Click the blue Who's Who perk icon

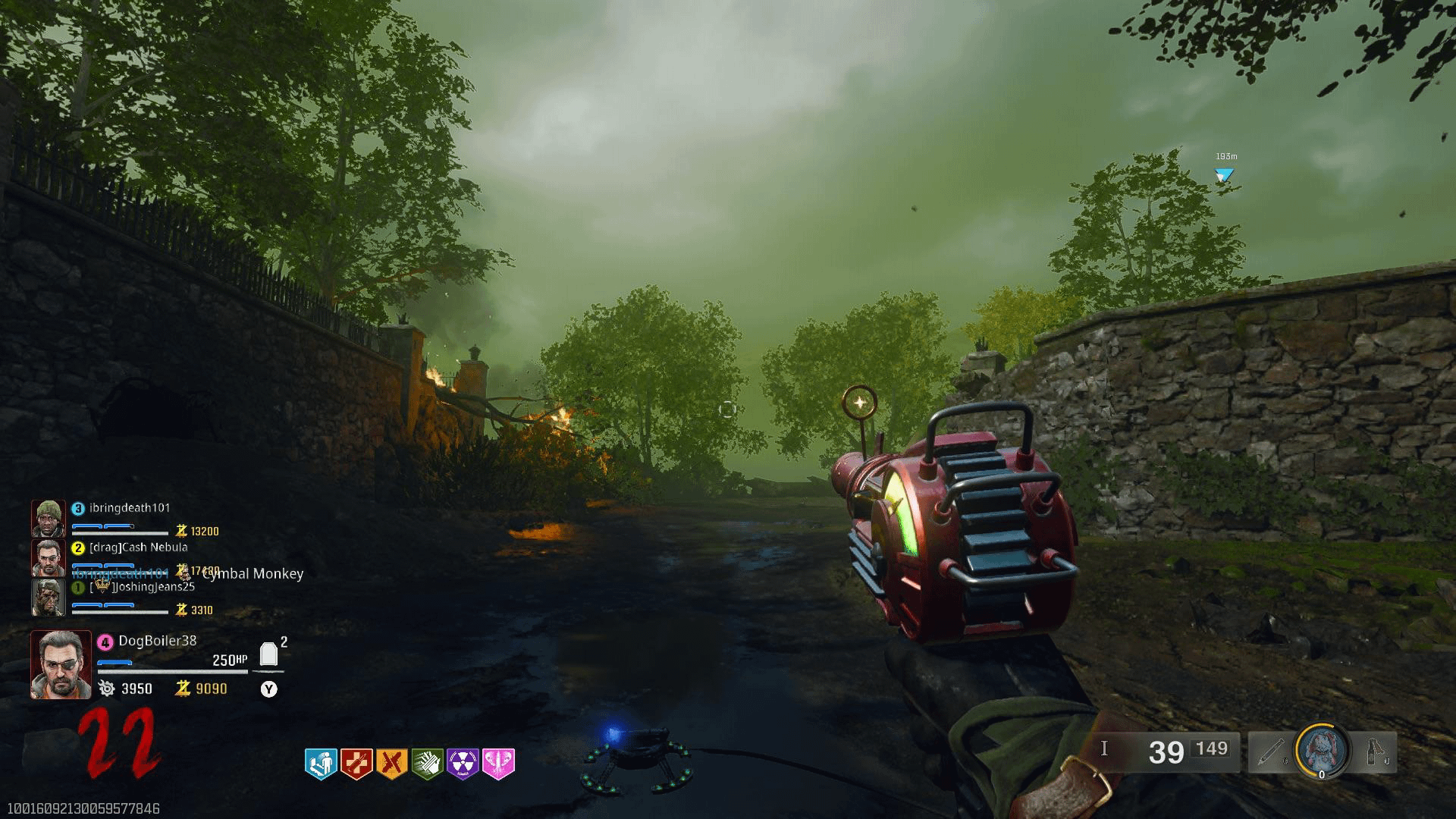[320, 764]
